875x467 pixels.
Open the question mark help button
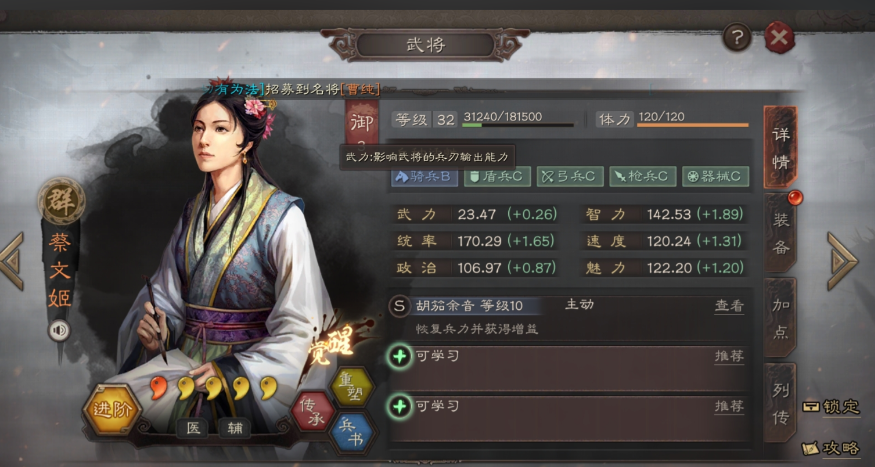click(738, 38)
